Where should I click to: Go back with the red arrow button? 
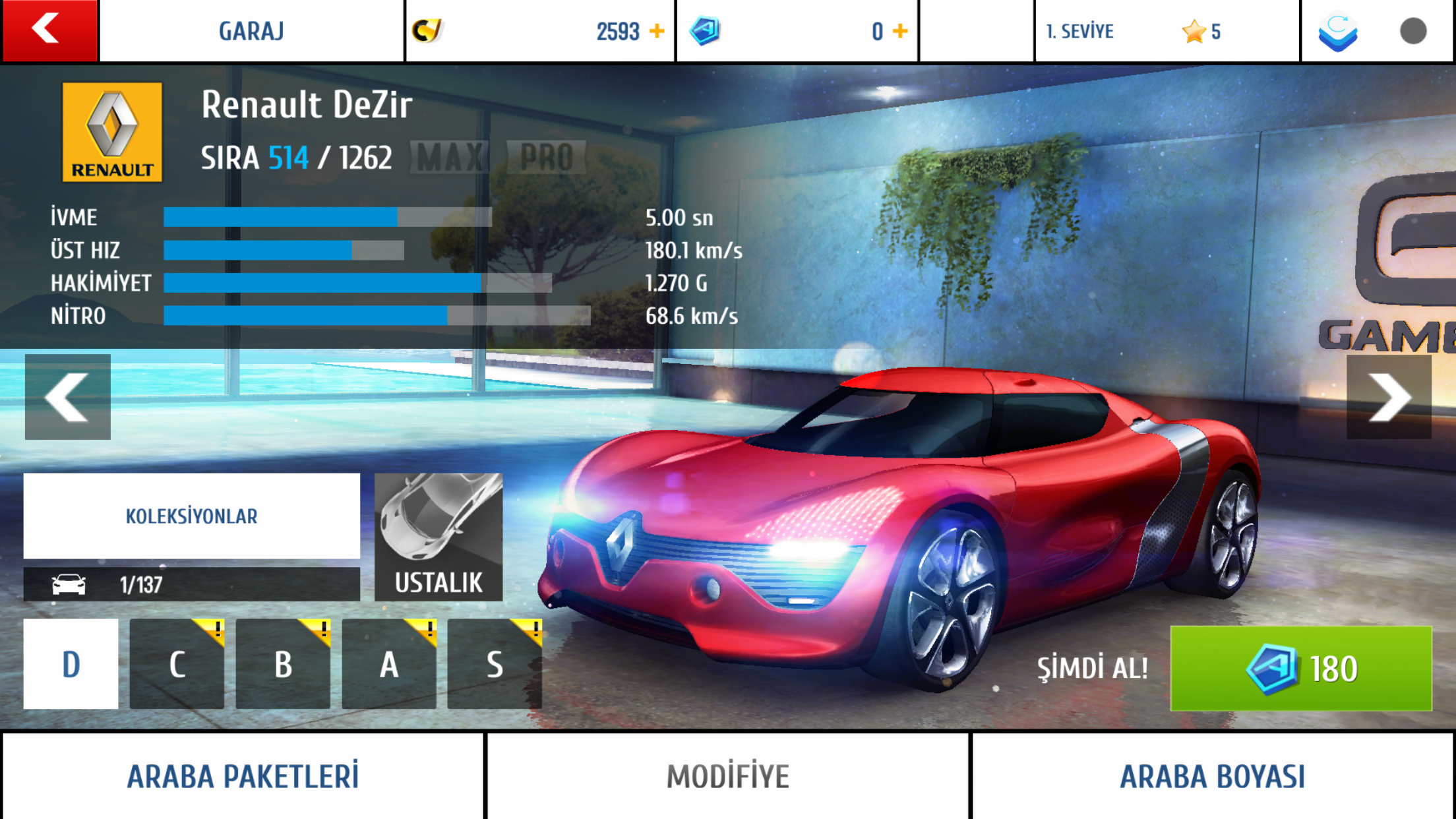[49, 30]
